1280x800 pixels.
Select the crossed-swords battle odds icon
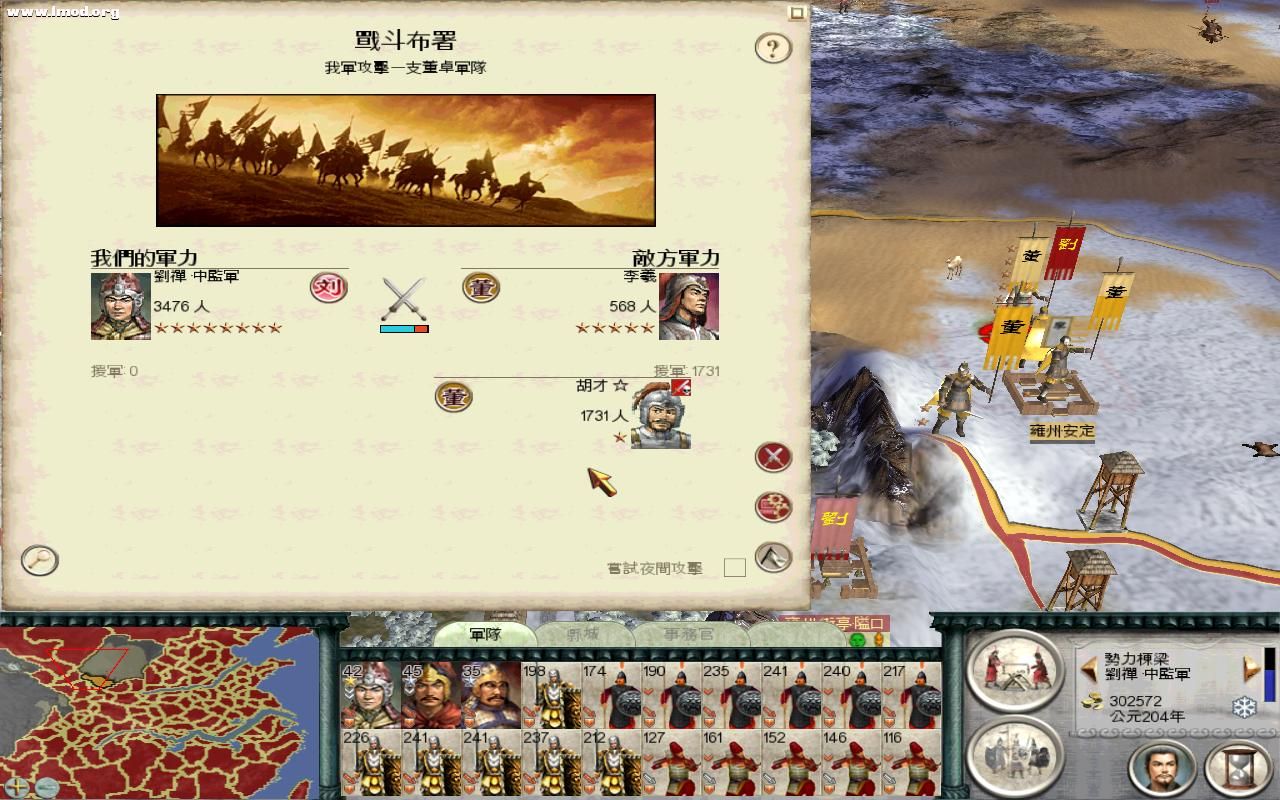coord(404,296)
